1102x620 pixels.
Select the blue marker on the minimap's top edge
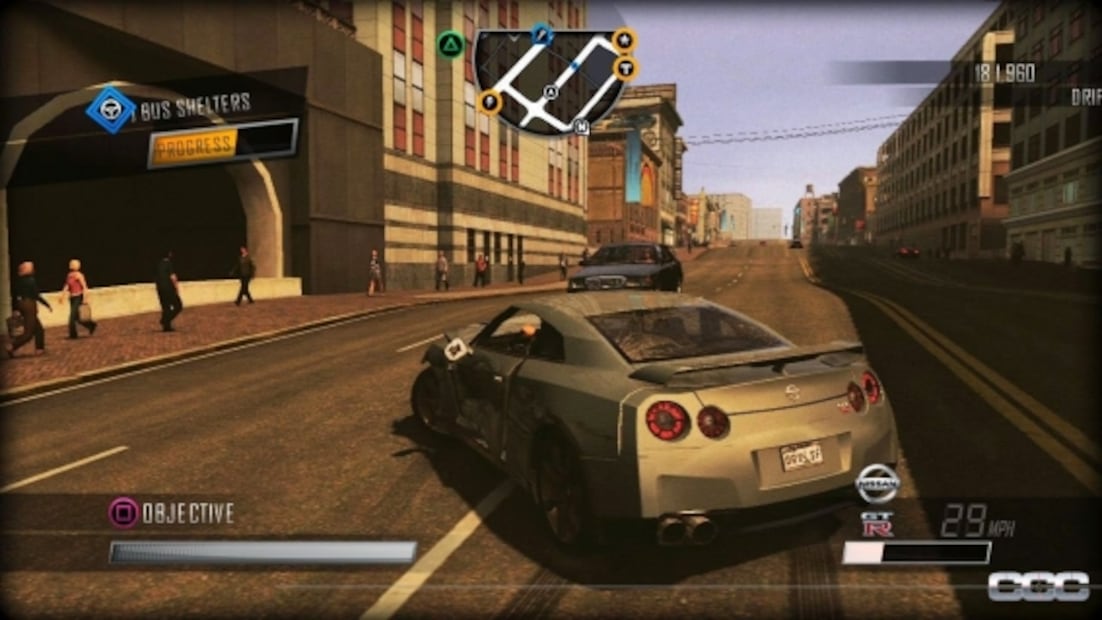542,35
